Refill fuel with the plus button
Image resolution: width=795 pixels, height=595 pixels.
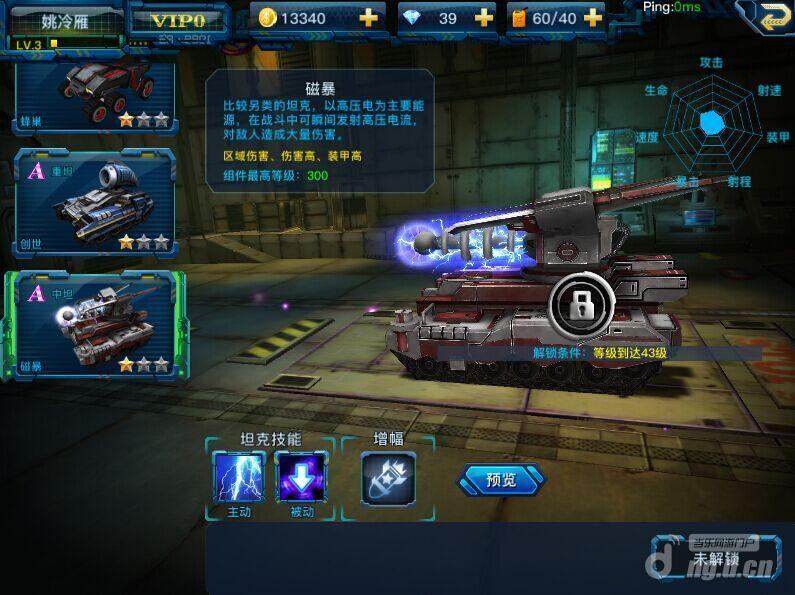pos(592,18)
